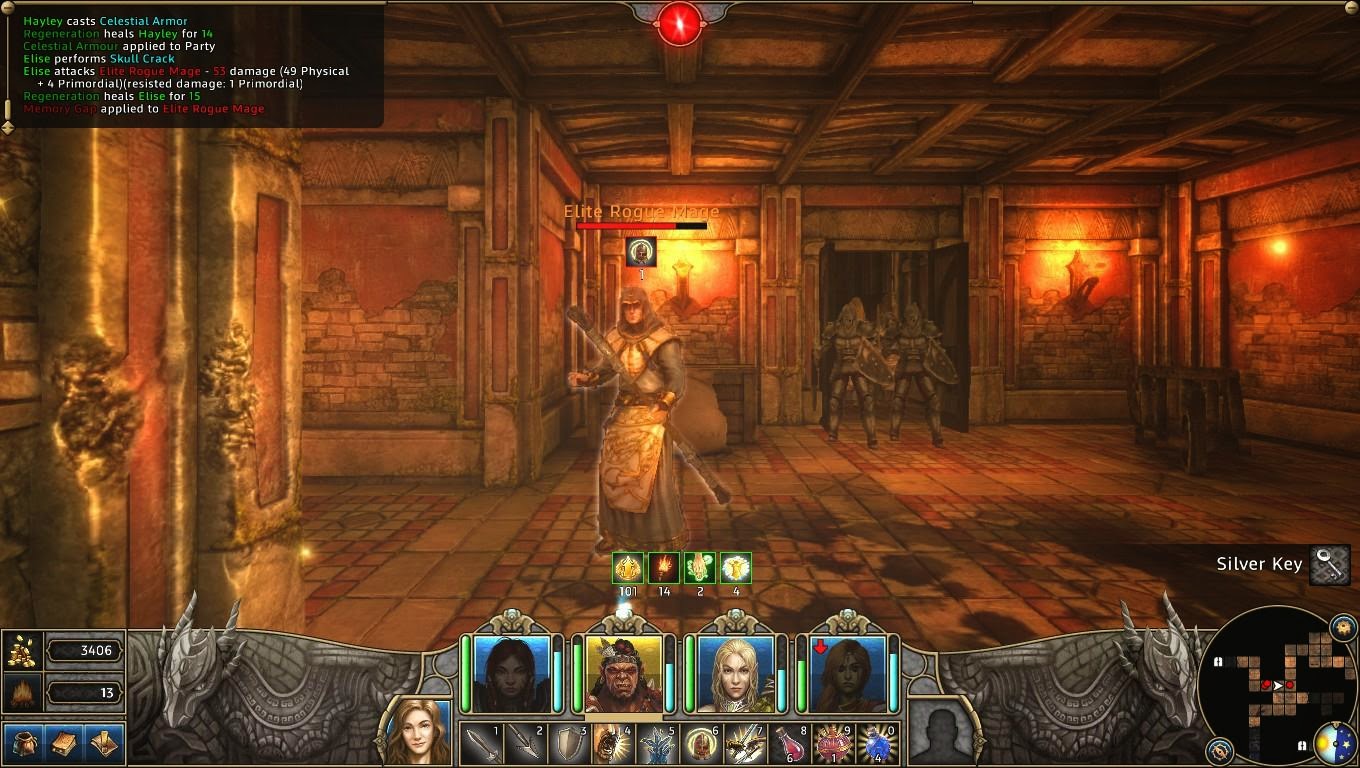Click the Silver Key notification

tap(1258, 564)
